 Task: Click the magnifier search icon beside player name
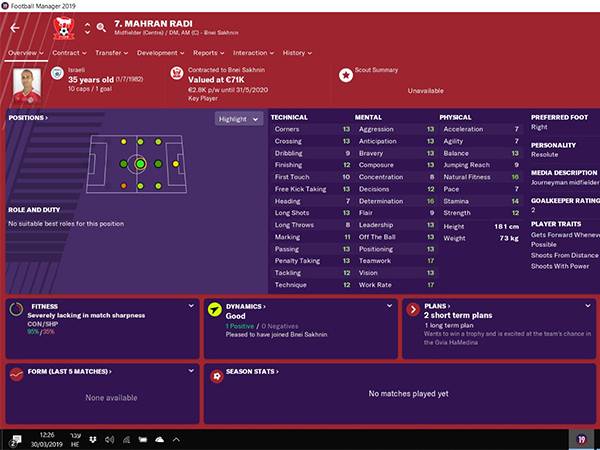tap(102, 27)
